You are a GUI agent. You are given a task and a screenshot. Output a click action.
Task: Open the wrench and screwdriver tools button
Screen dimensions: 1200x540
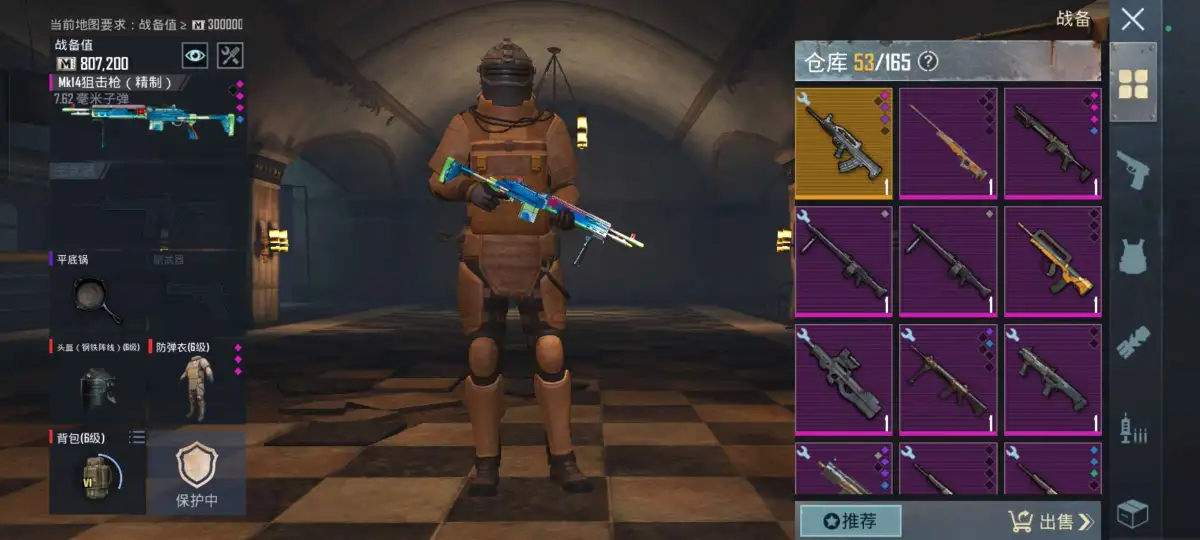230,56
